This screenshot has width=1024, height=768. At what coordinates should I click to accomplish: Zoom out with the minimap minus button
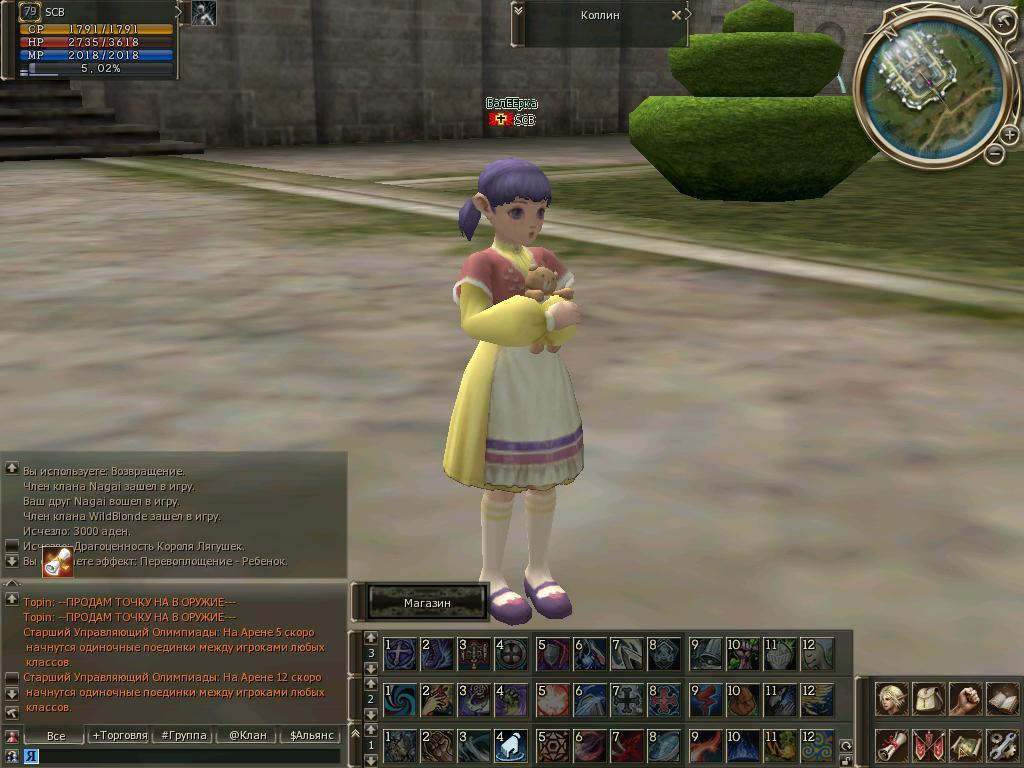994,153
